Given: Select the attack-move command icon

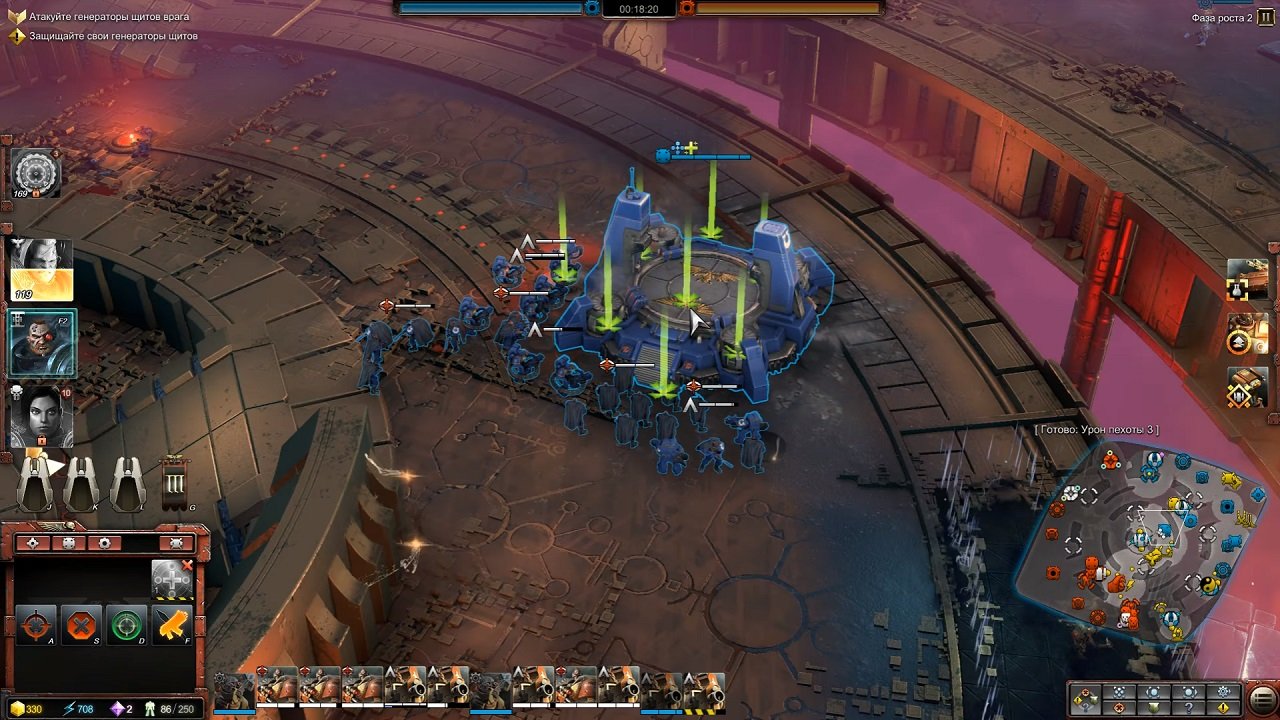Looking at the screenshot, I should (x=36, y=624).
